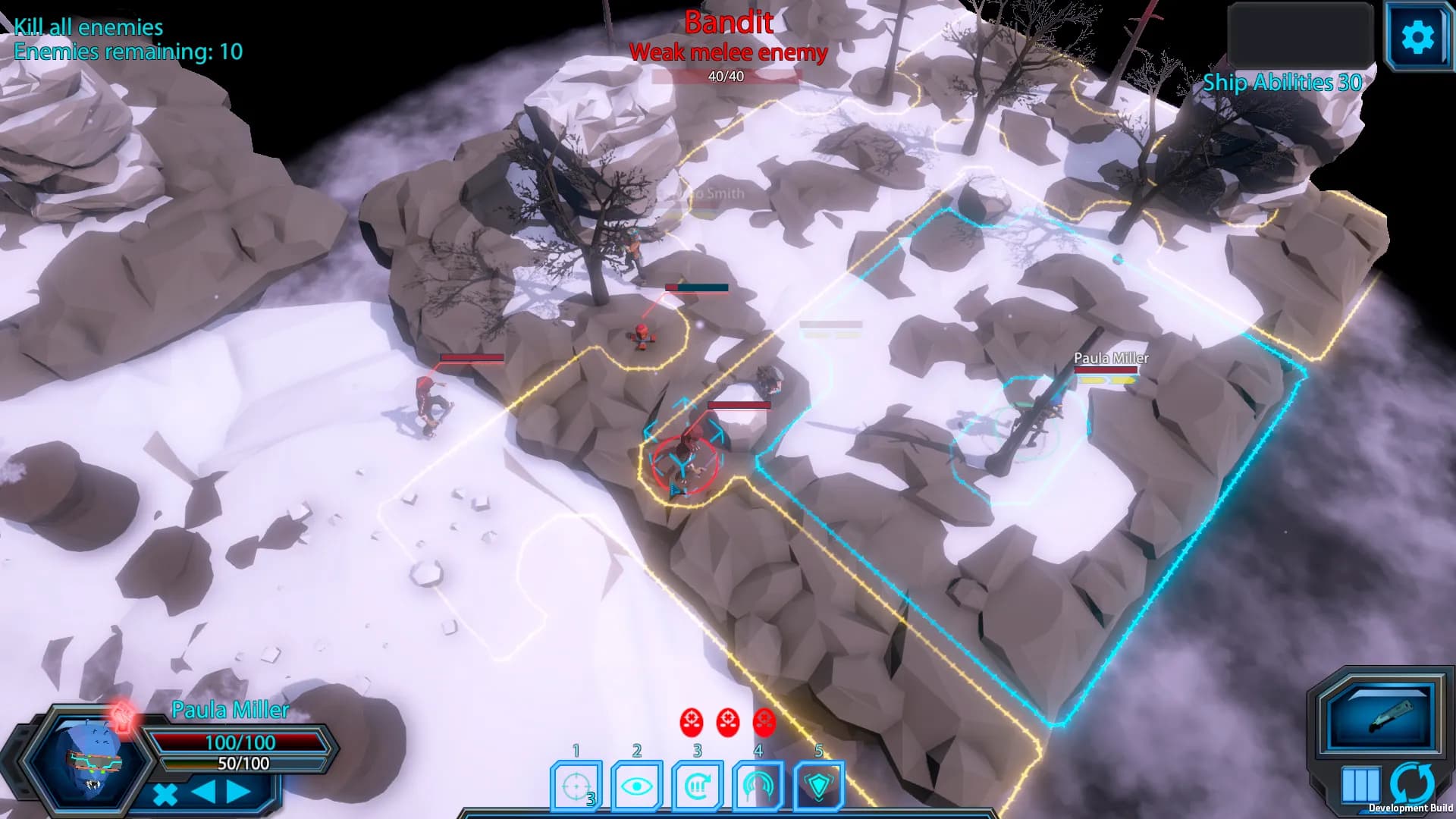Viewport: 1456px width, 819px height.
Task: Activate the crosshair shoot ability
Action: 576,786
